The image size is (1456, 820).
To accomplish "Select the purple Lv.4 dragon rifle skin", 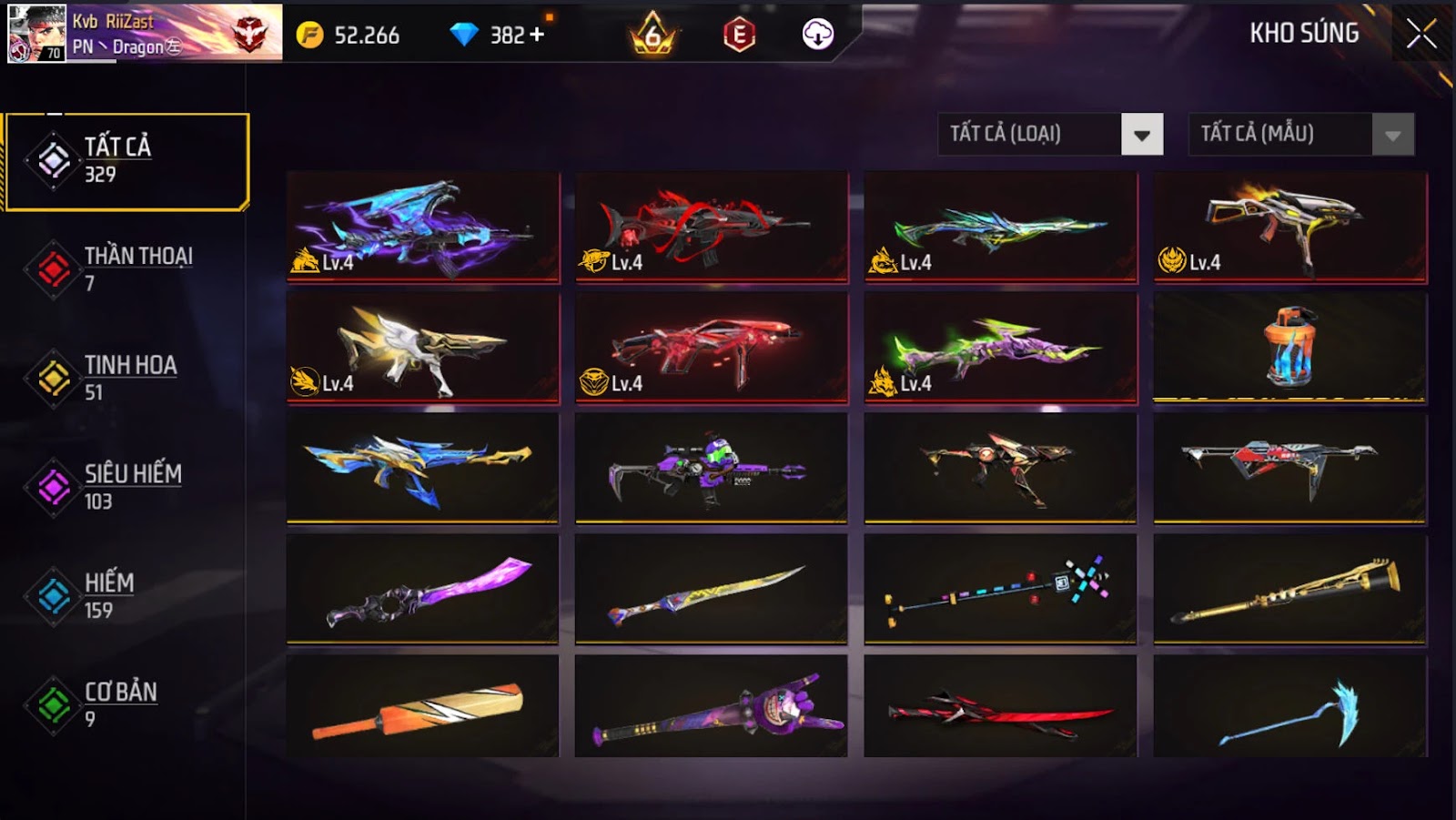I will (x=423, y=227).
